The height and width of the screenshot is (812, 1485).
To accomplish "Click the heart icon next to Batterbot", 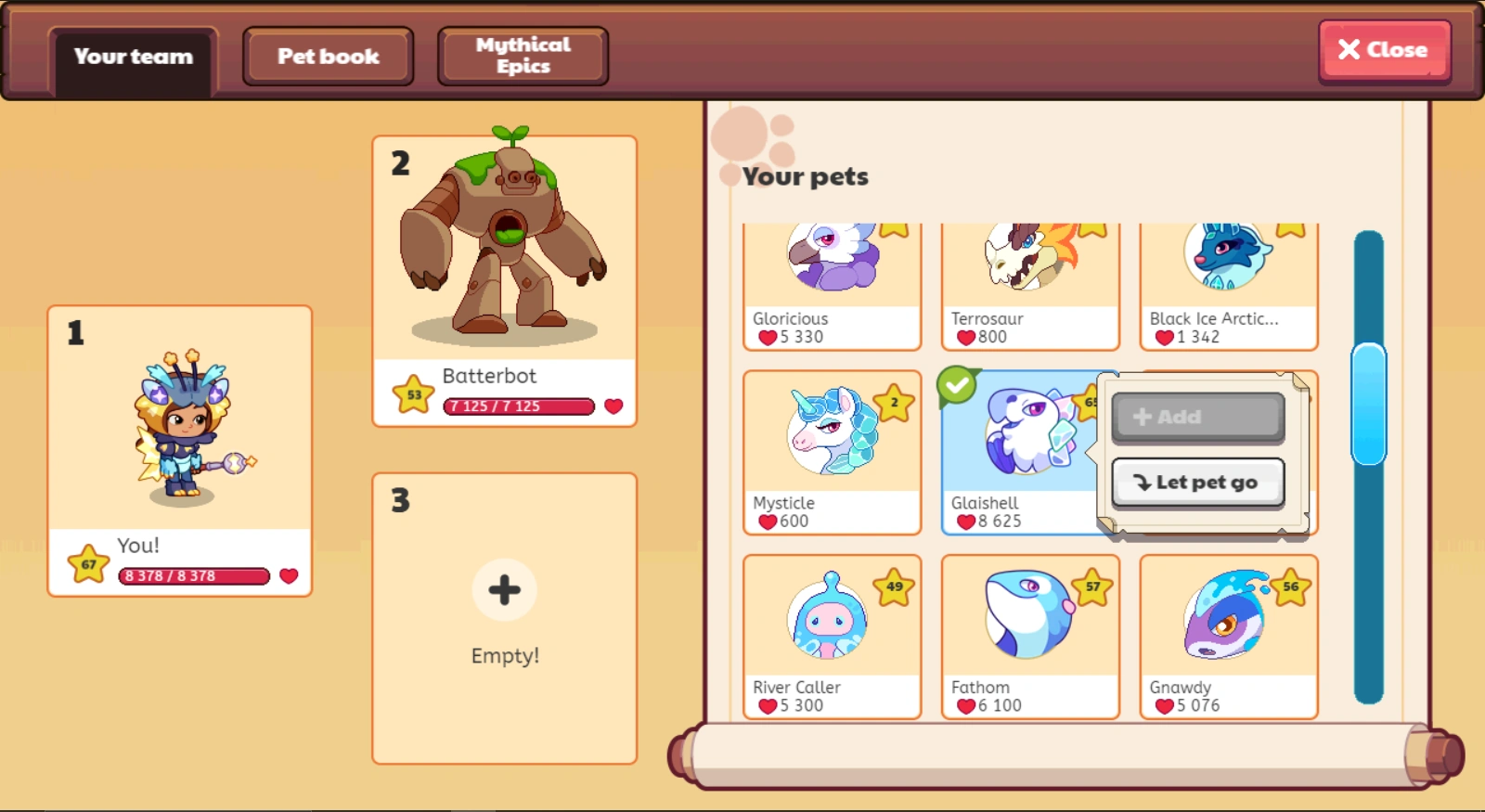I will click(x=613, y=406).
